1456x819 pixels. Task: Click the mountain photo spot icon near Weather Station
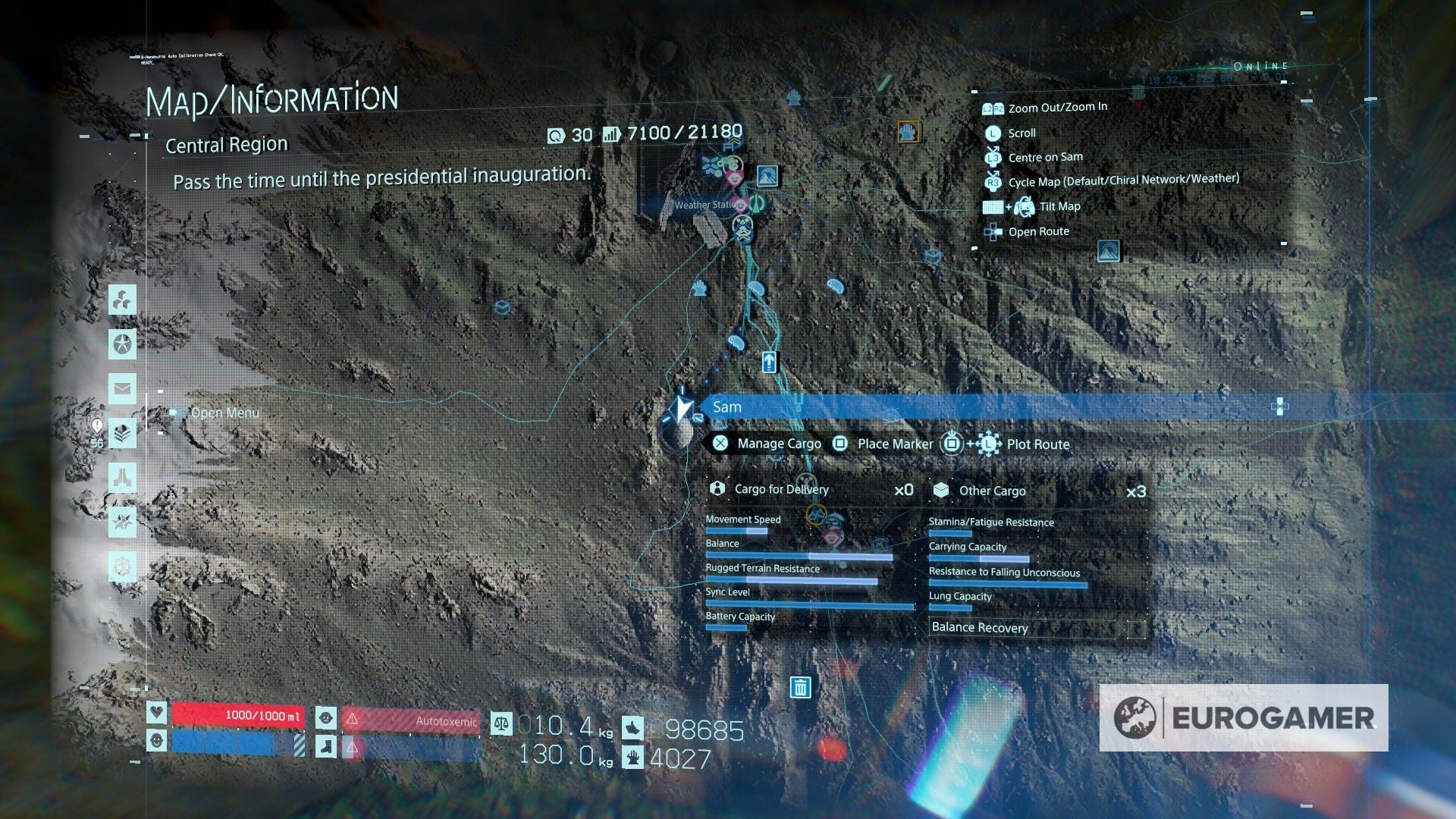pyautogui.click(x=768, y=176)
